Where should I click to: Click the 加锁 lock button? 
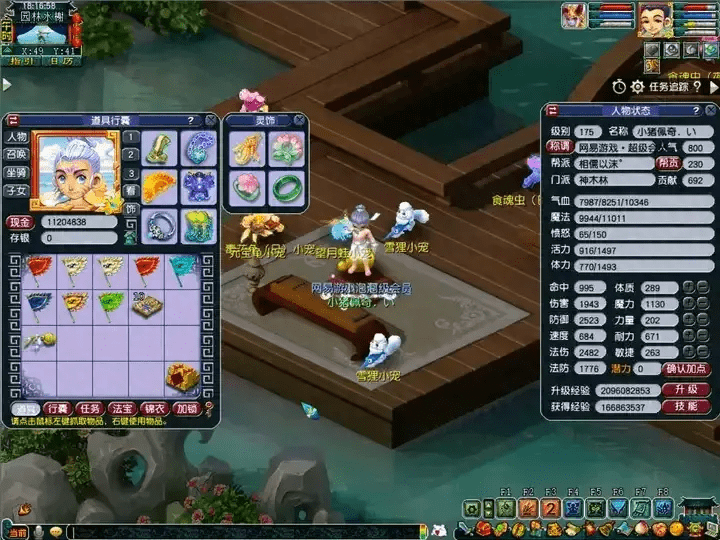point(187,408)
